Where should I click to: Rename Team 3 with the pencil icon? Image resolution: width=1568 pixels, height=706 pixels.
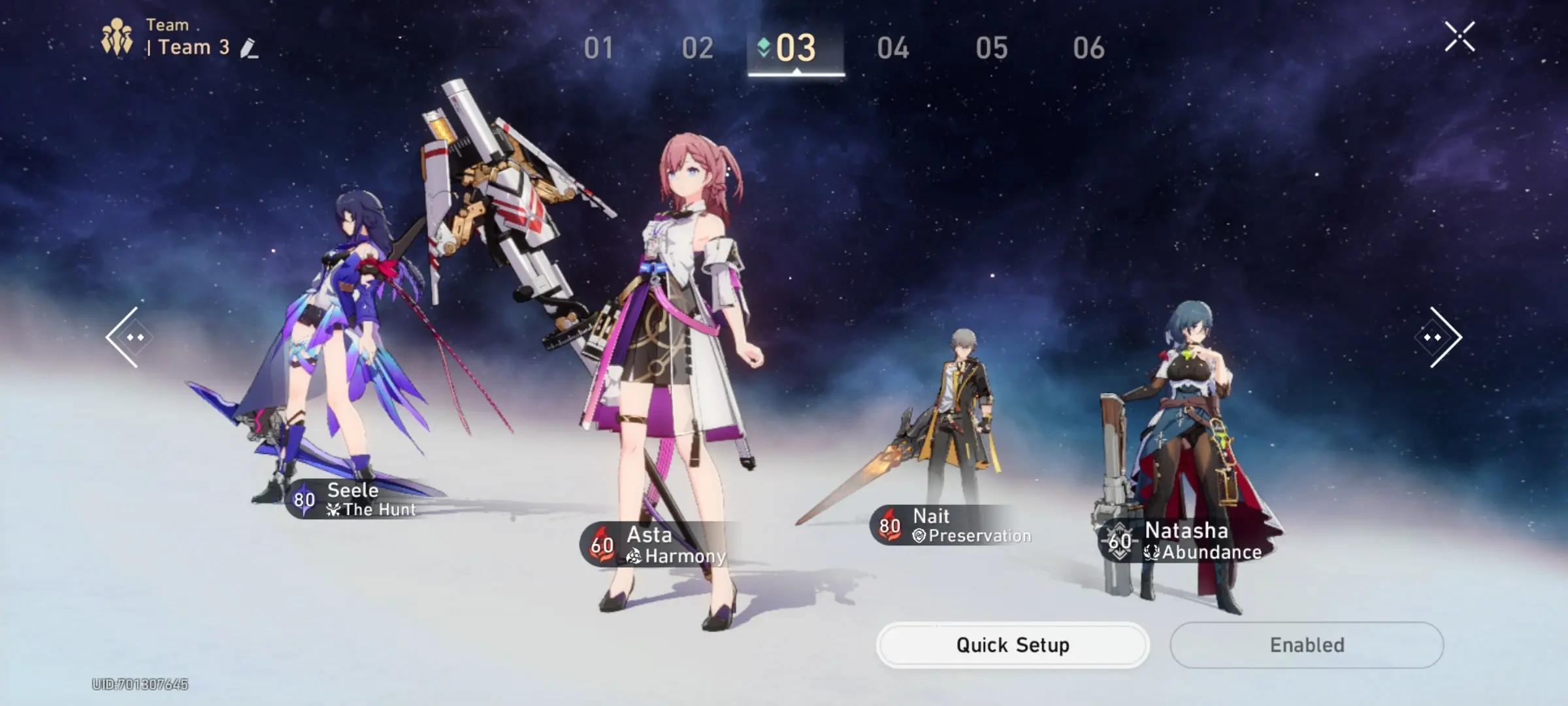click(249, 48)
